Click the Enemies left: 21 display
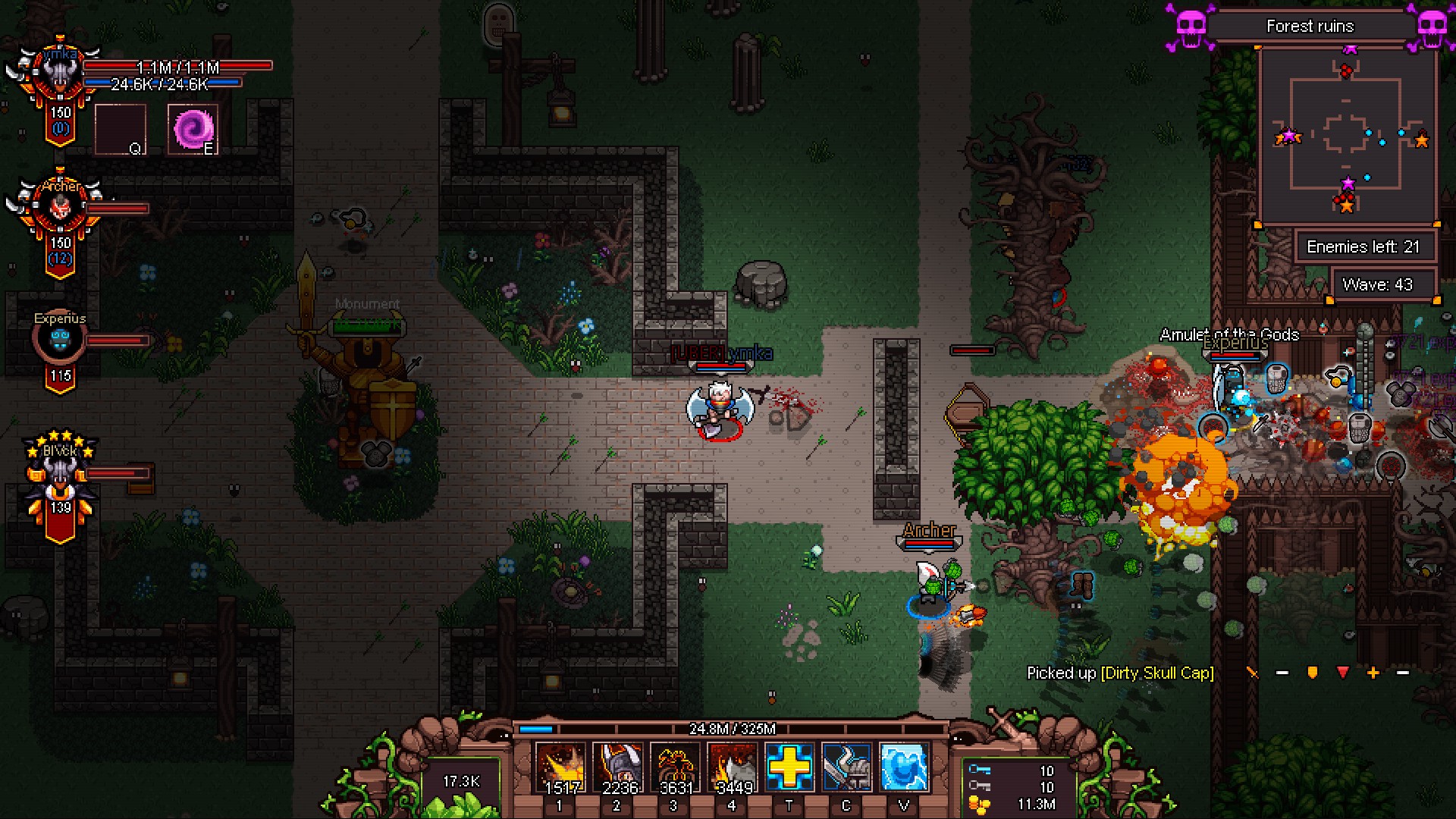The height and width of the screenshot is (819, 1456). click(x=1365, y=246)
